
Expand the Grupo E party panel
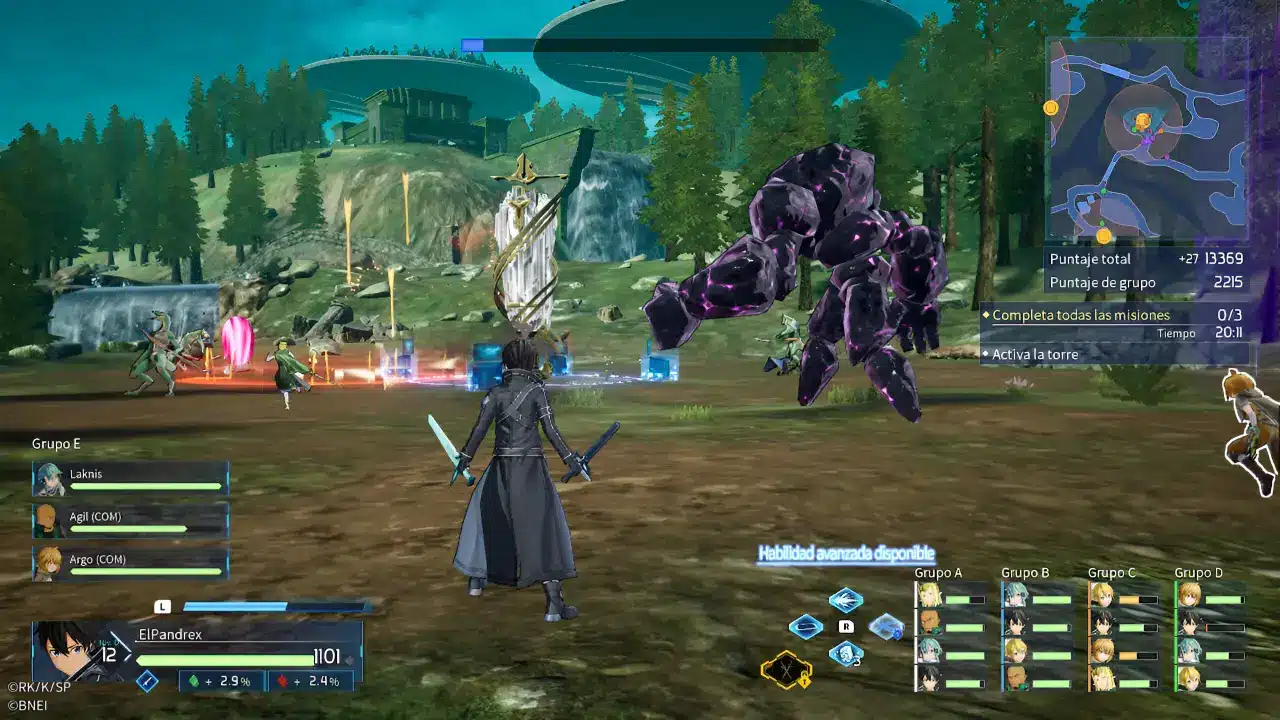point(55,443)
